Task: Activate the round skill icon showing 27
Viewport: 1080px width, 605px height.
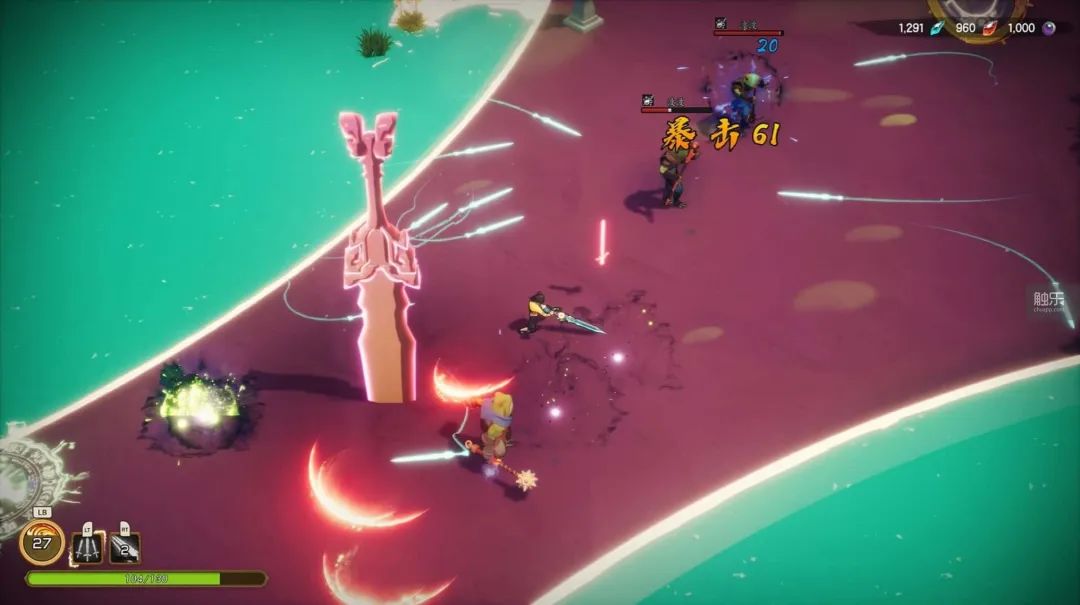Action: pos(42,542)
